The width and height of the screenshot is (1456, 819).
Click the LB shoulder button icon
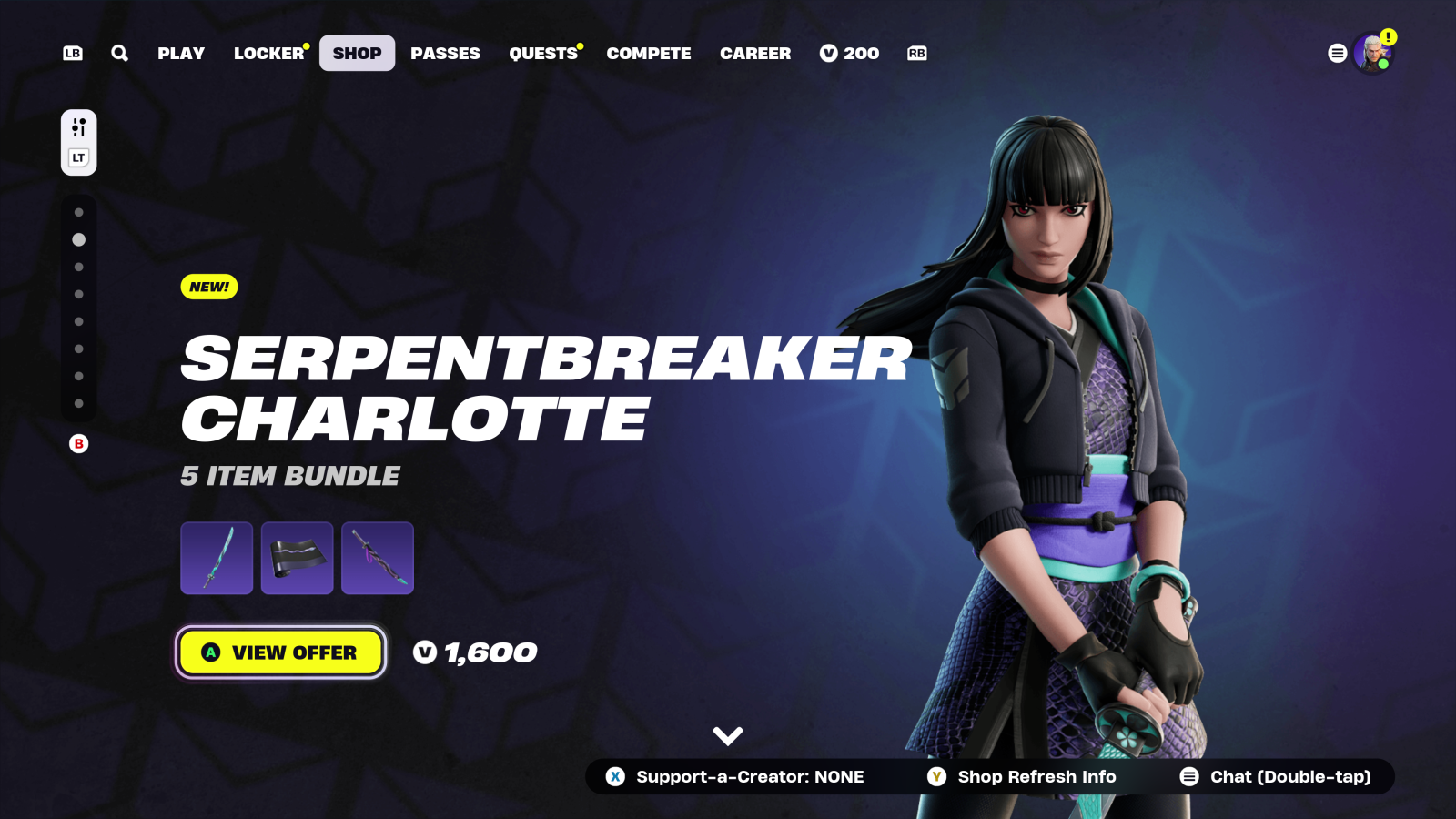tap(72, 53)
